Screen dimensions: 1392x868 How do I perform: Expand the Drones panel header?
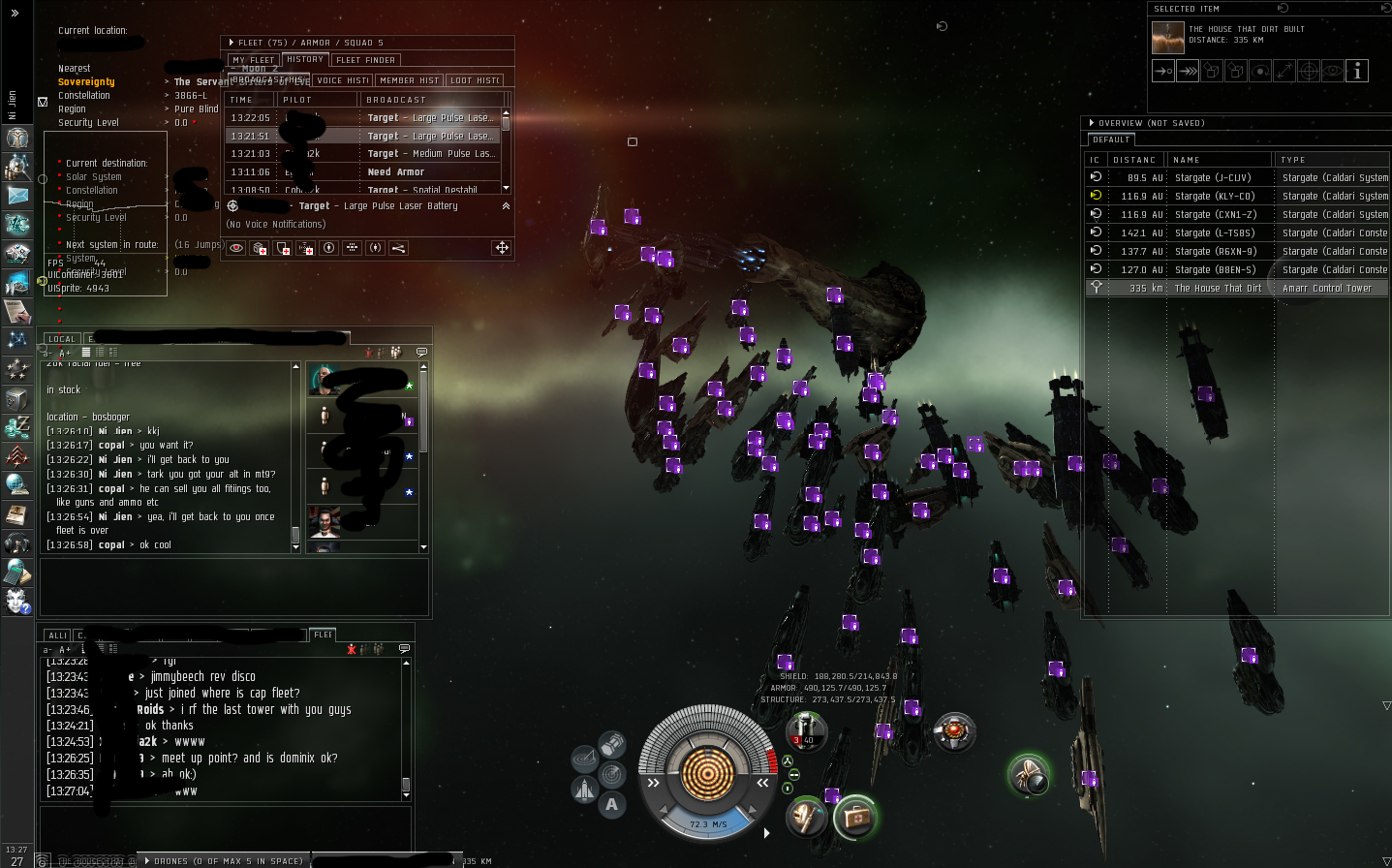click(223, 860)
